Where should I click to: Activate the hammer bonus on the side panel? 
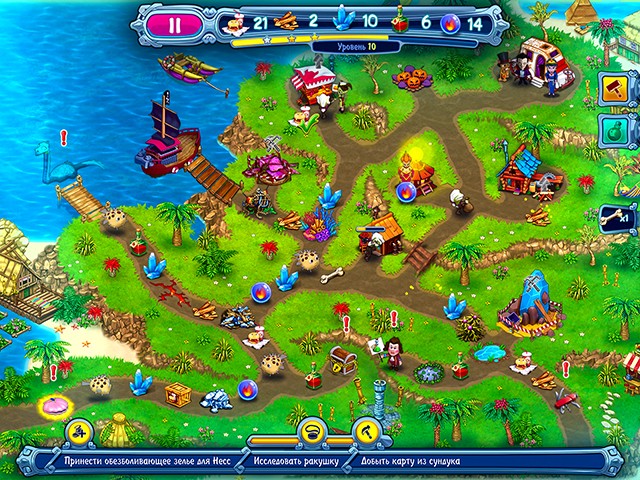613,89
